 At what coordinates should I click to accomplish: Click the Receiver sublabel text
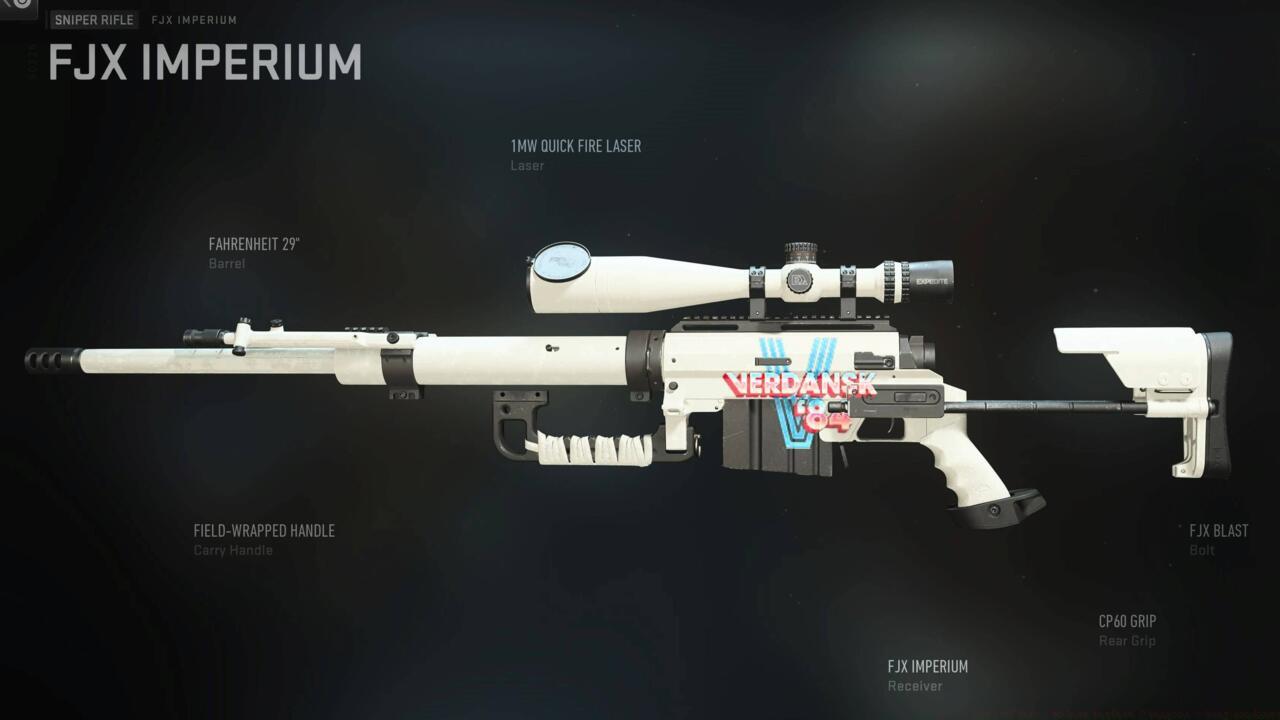tap(913, 686)
